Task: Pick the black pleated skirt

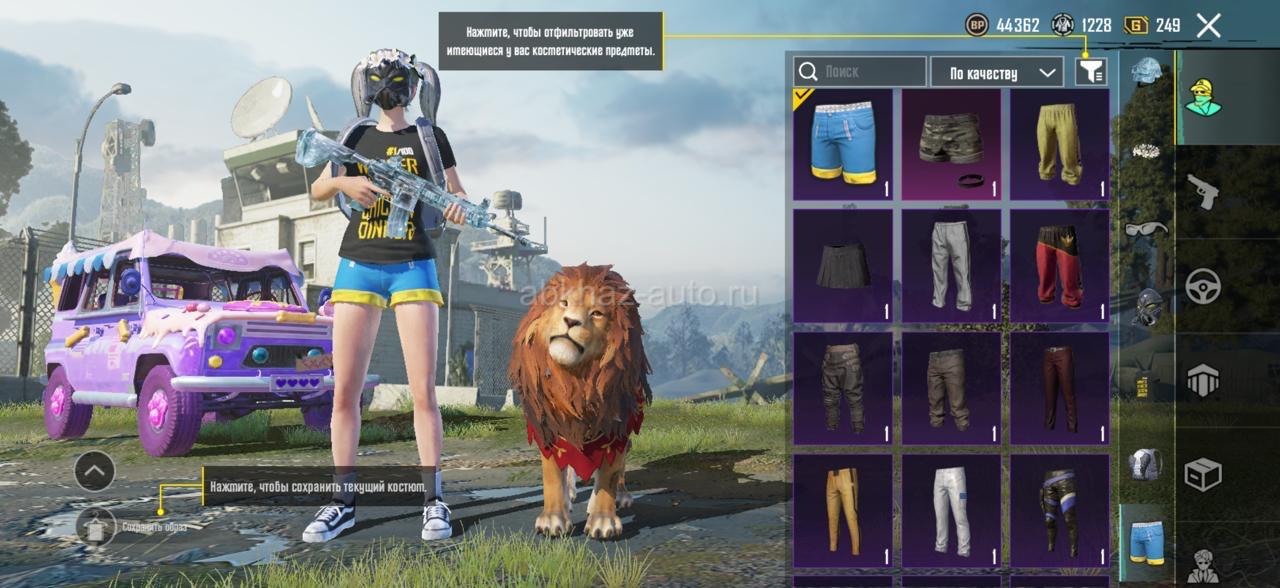Action: pyautogui.click(x=843, y=265)
